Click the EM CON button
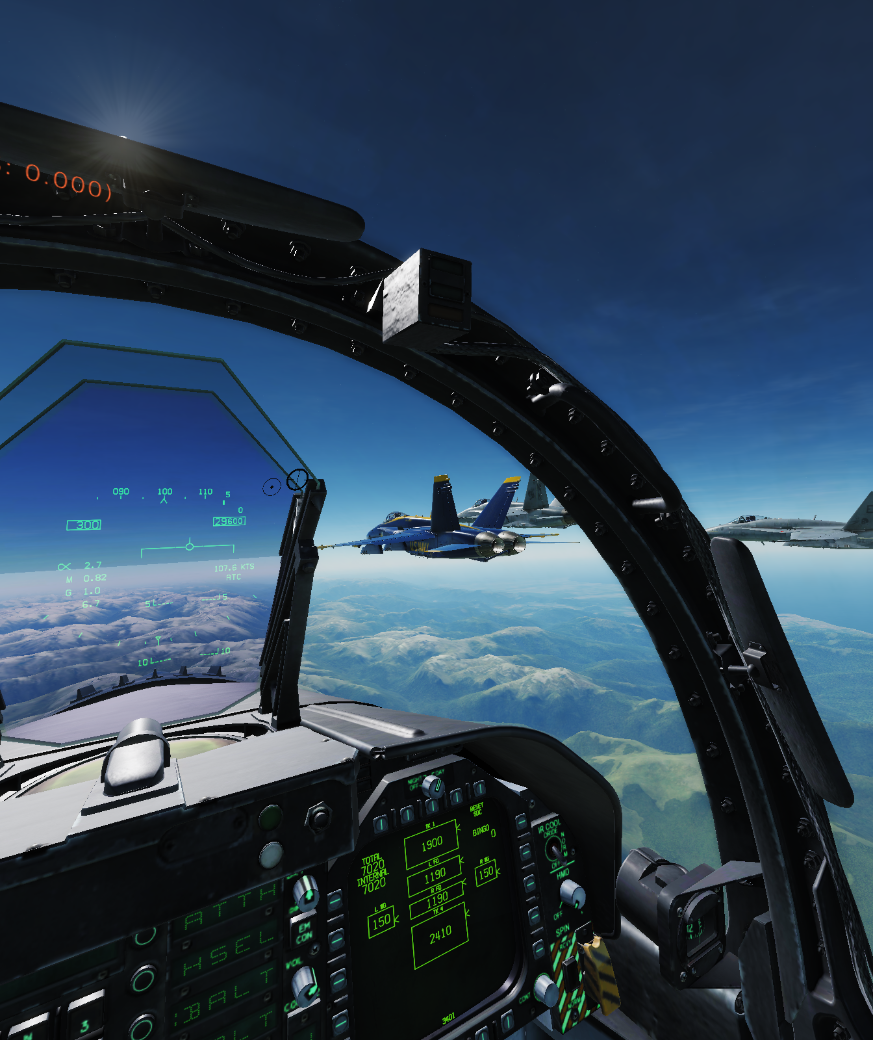Viewport: 873px width, 1040px height. [304, 931]
